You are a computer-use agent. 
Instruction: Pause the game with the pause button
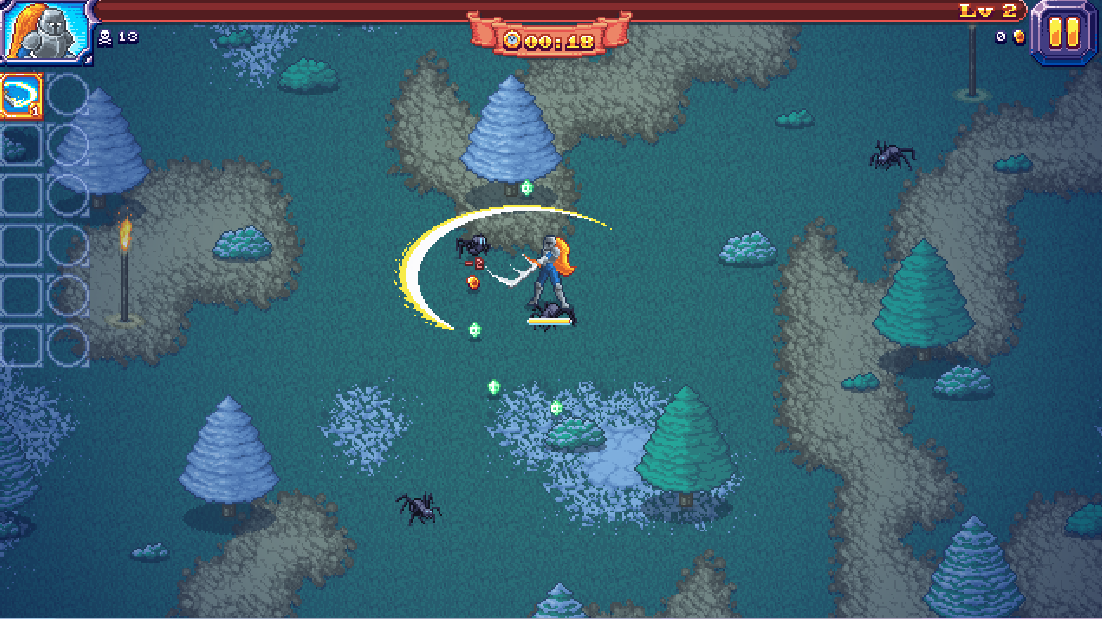[x=1064, y=33]
